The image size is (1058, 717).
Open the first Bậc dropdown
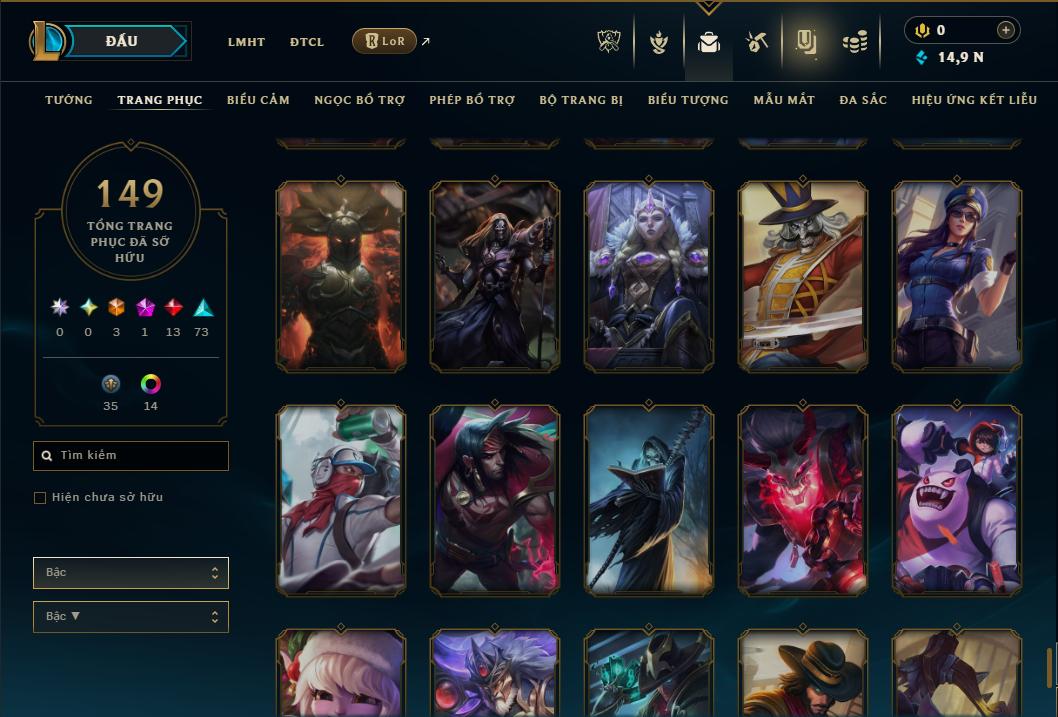tap(131, 573)
